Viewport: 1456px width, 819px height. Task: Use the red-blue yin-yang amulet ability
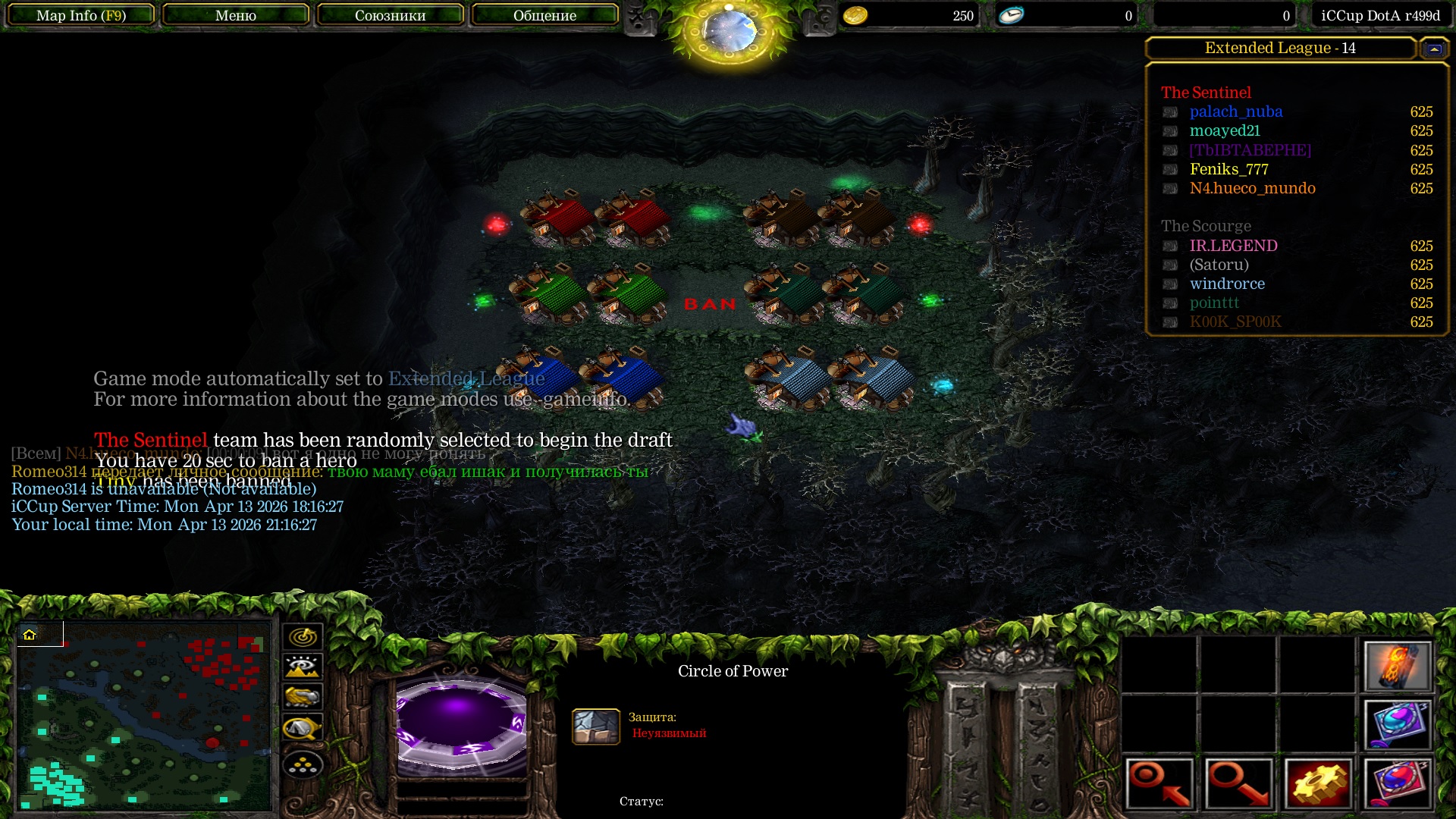tap(1397, 783)
